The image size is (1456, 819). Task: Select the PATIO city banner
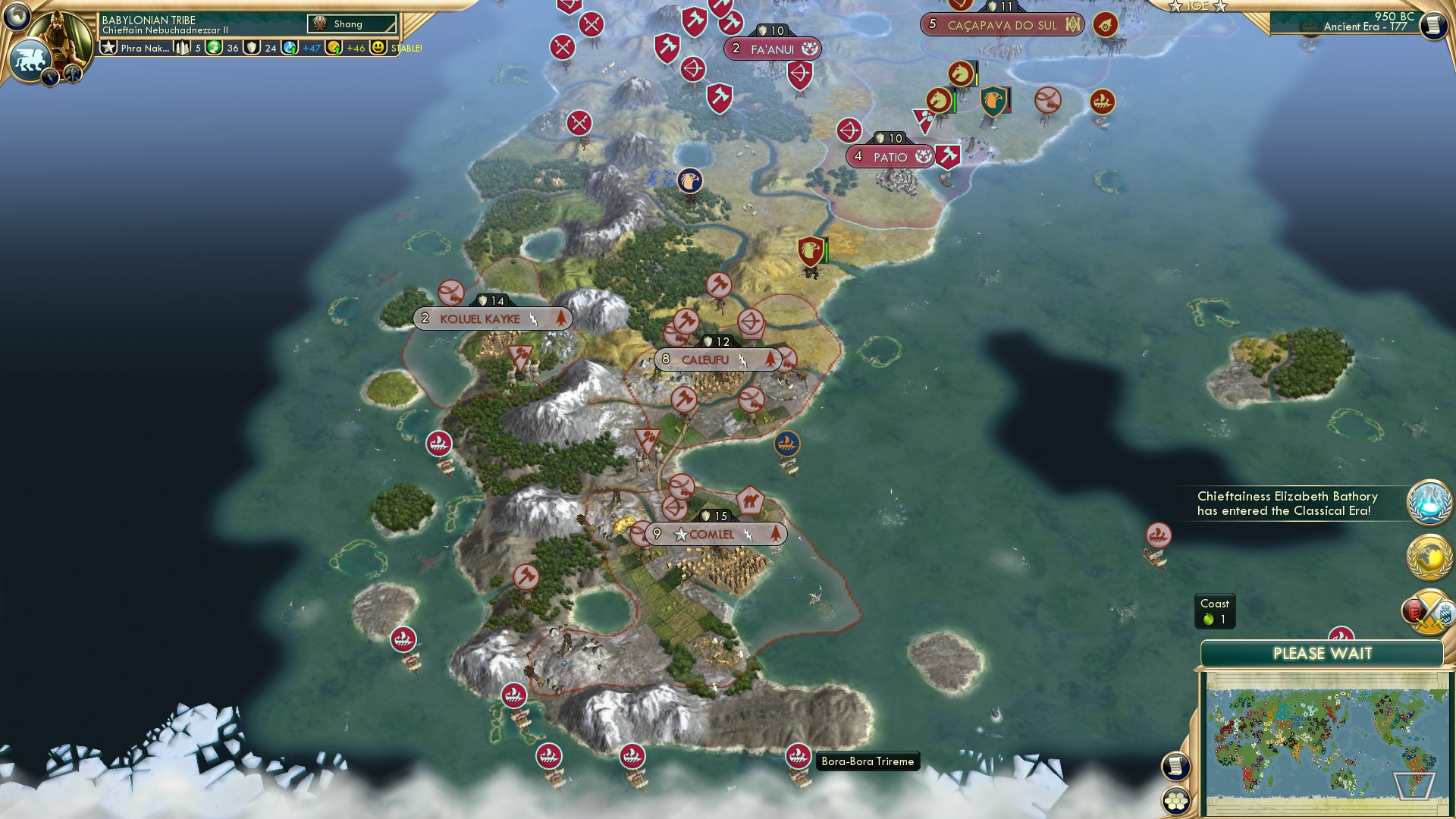(892, 156)
